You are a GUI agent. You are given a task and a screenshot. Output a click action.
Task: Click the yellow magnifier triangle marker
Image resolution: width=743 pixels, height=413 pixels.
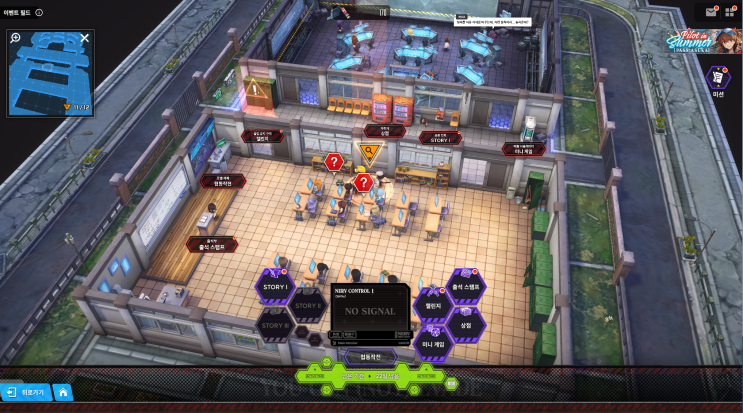(x=370, y=153)
